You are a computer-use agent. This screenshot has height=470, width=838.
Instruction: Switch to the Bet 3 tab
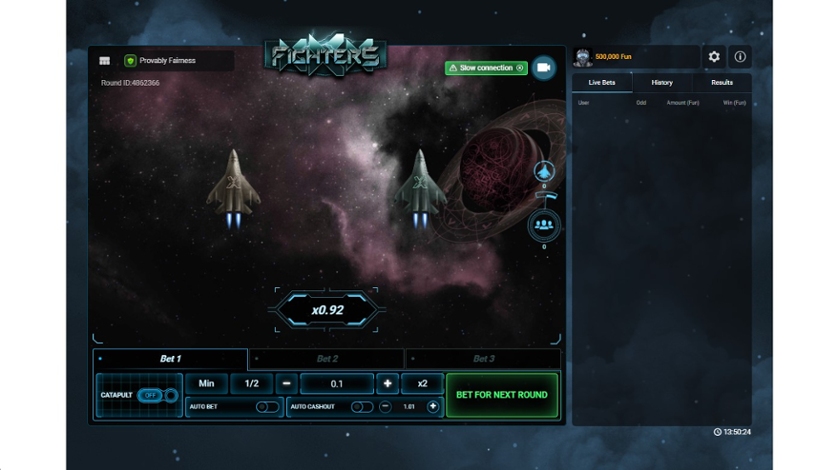coord(483,358)
